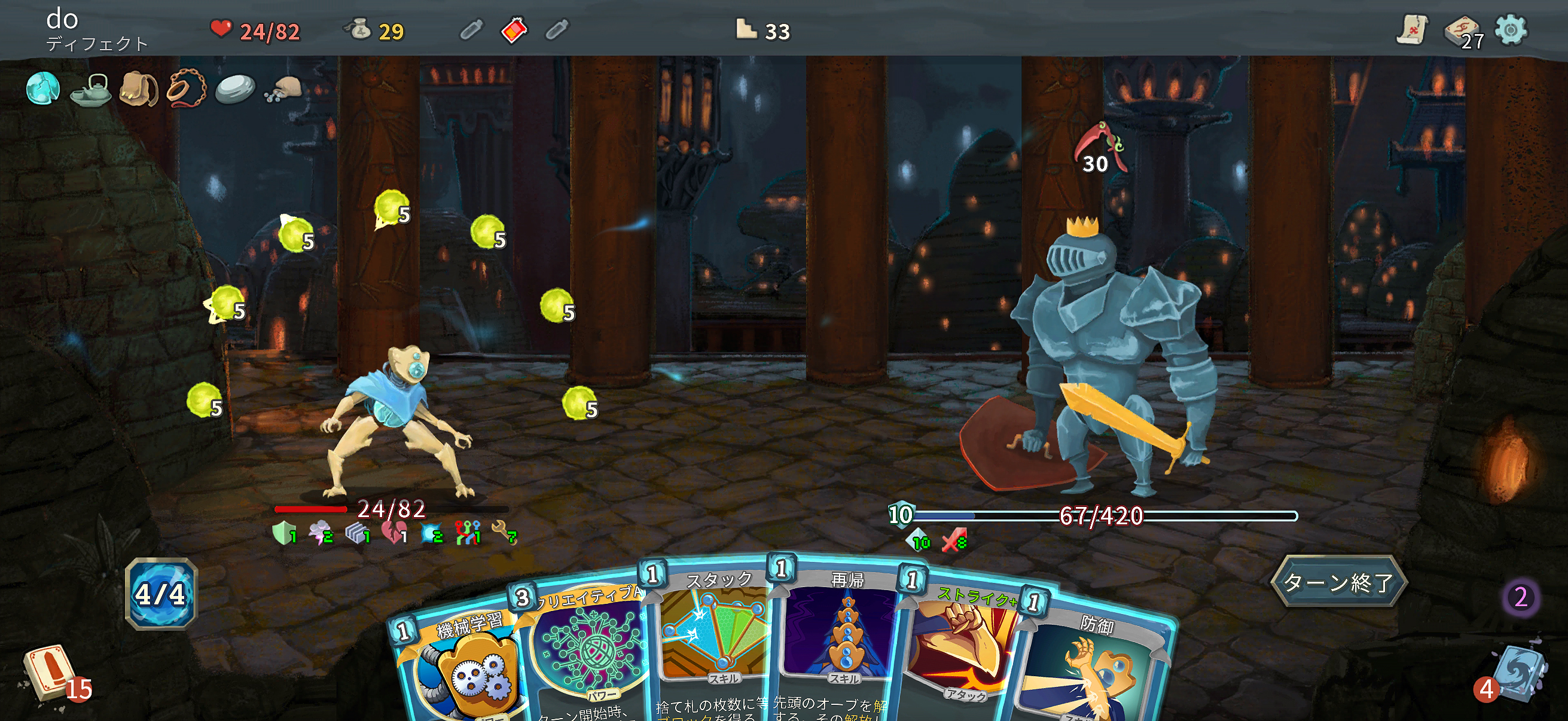This screenshot has height=721, width=1568.
Task: Inspect the cracked teal orb relic
Action: tap(42, 90)
